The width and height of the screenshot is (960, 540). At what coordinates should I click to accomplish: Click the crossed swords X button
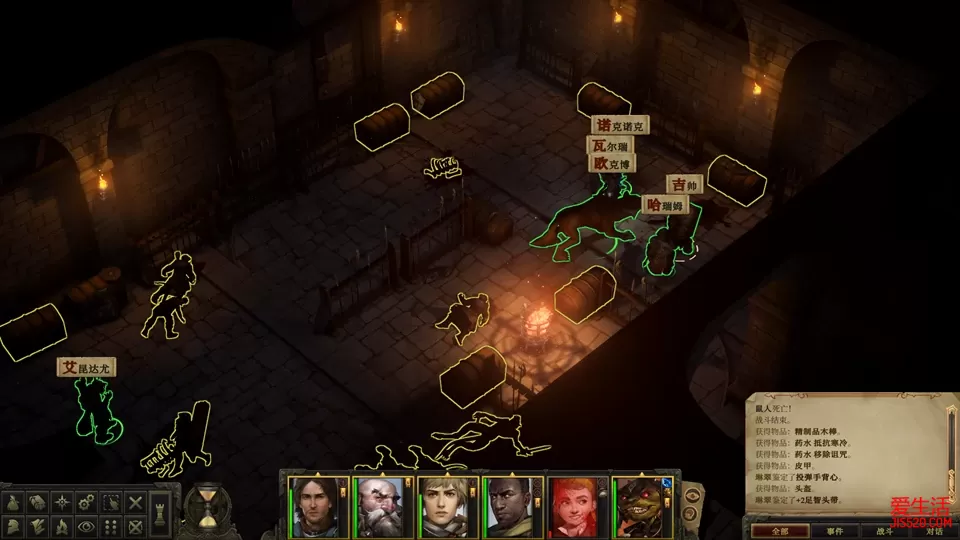point(136,503)
